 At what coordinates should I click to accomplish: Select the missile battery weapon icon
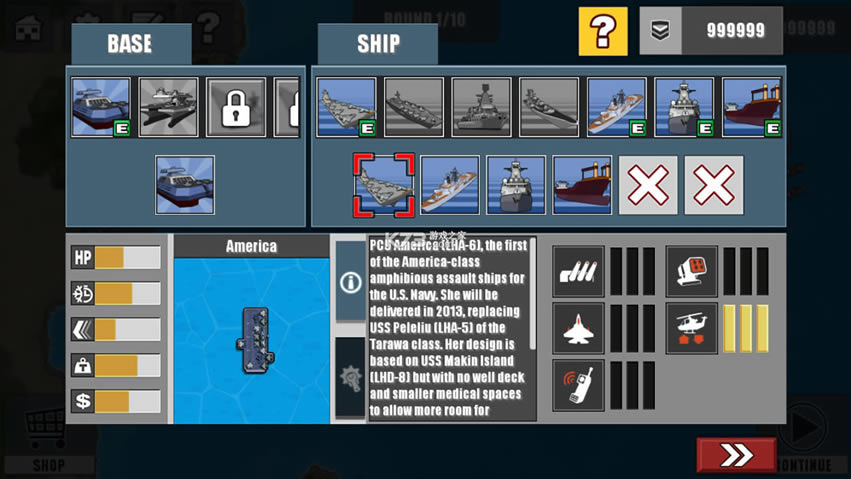pos(578,272)
